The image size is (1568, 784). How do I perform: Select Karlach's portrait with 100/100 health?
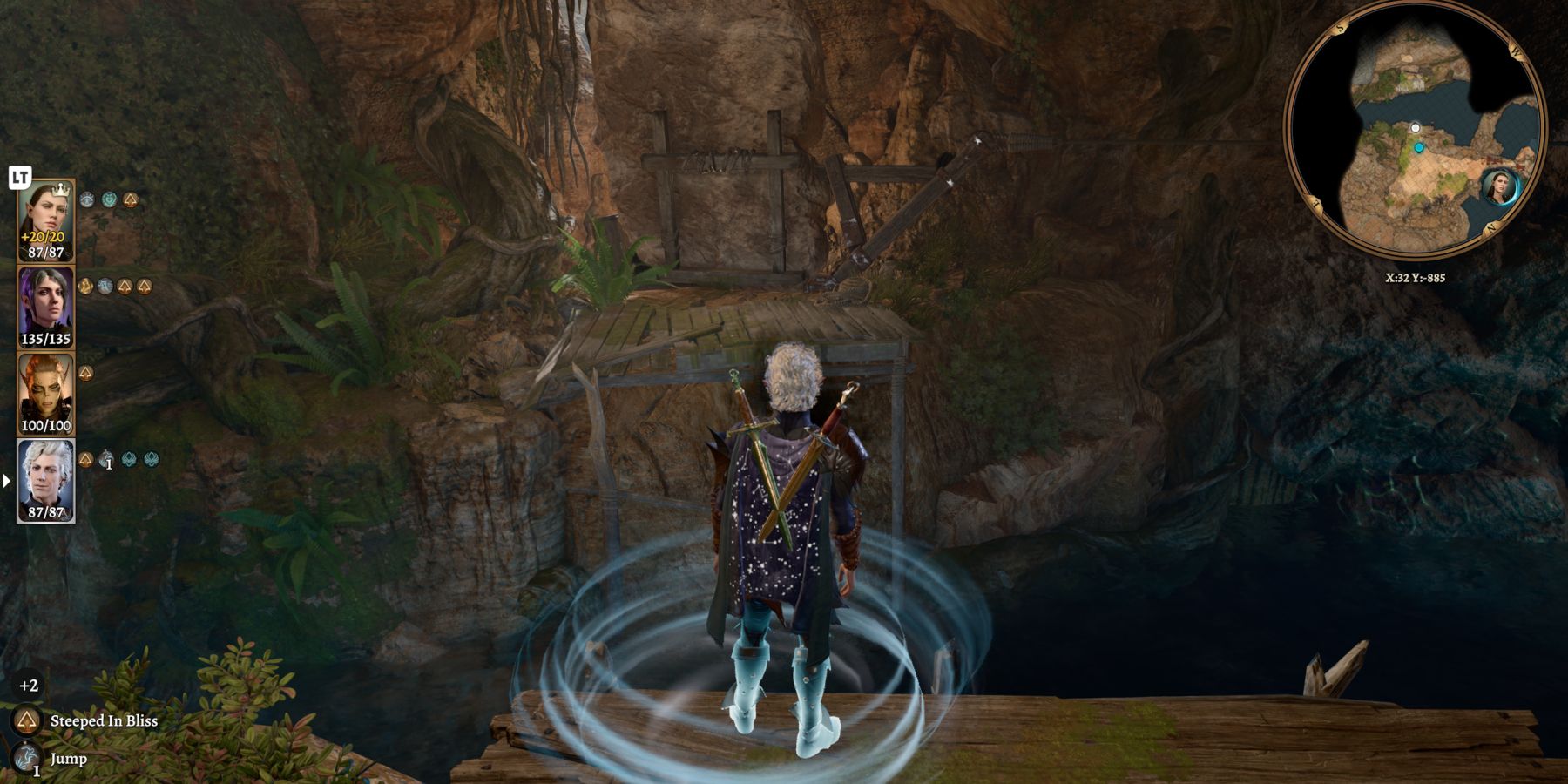(44, 393)
